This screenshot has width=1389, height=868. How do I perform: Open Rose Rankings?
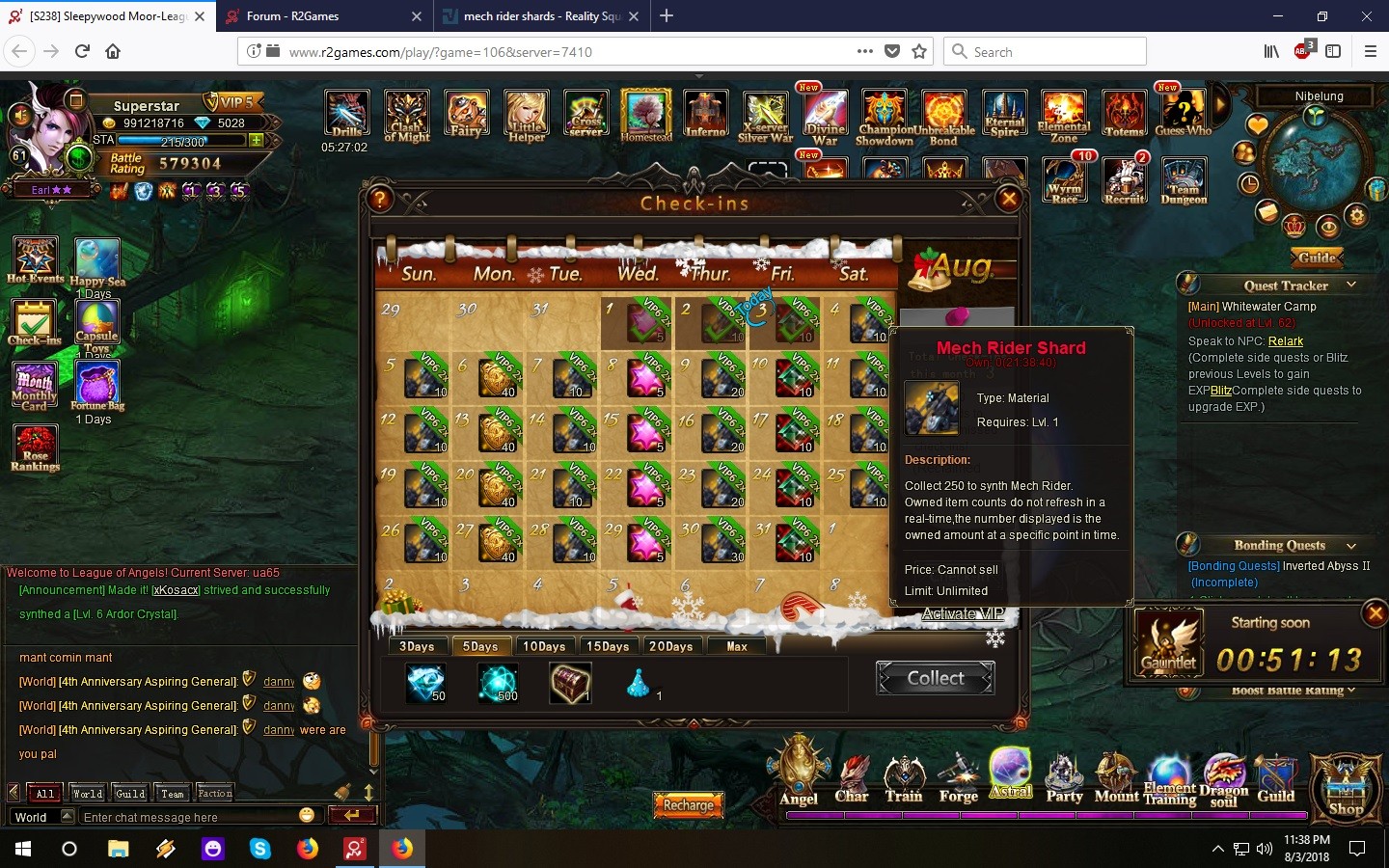[x=35, y=448]
